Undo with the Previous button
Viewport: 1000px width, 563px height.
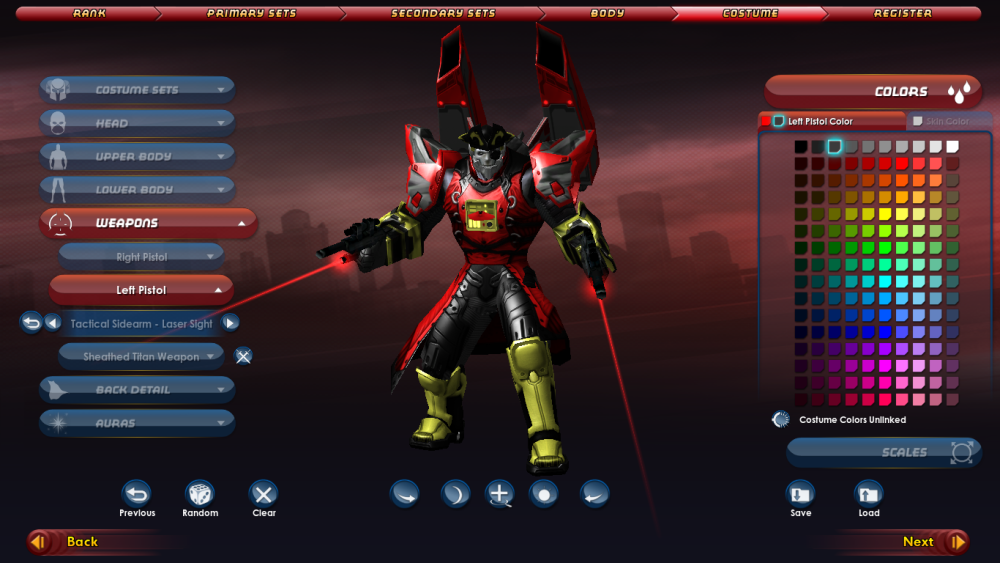[137, 494]
